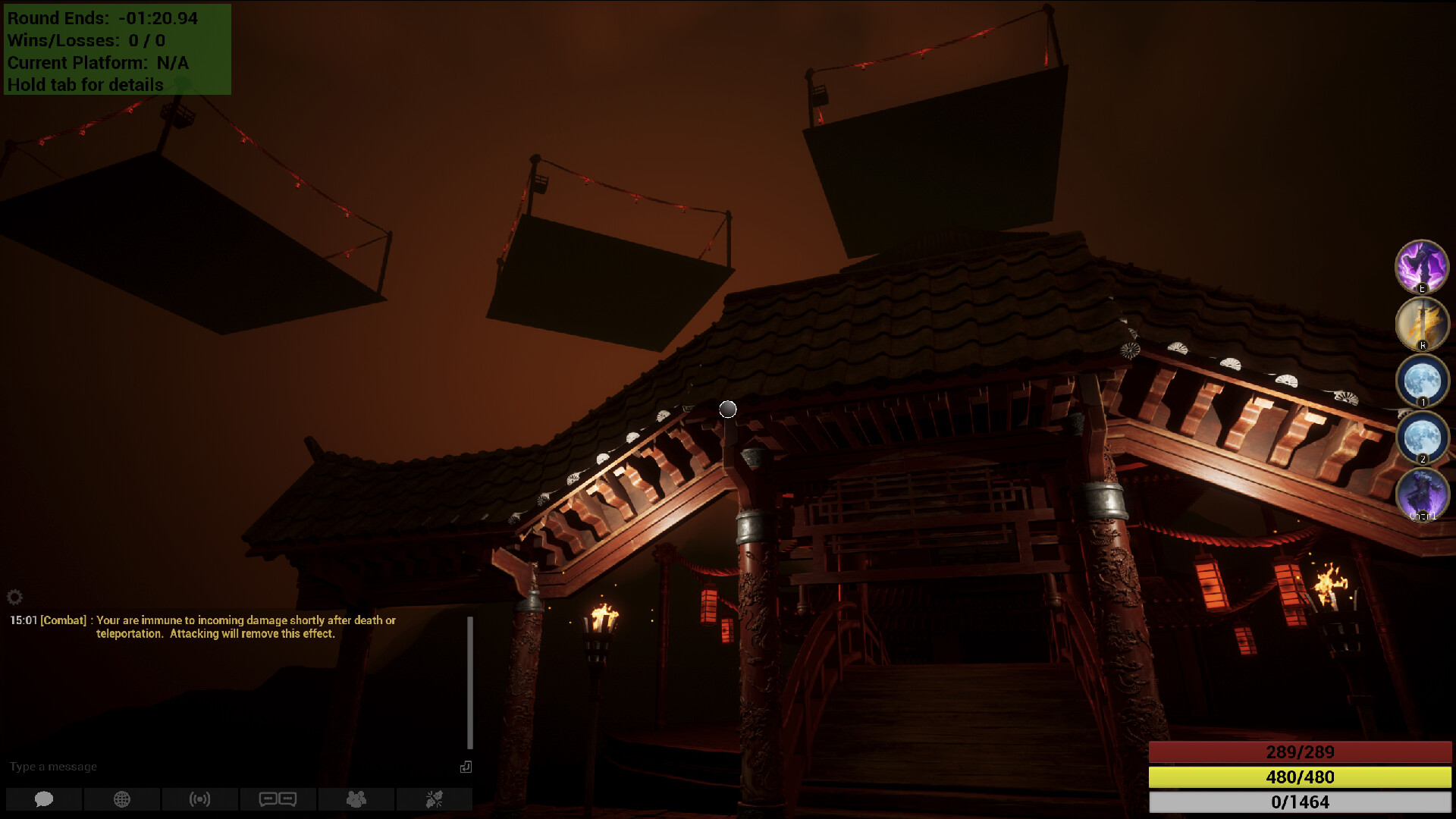1456x819 pixels.
Task: Click the 0/1464 experience progress bar
Action: click(1298, 802)
